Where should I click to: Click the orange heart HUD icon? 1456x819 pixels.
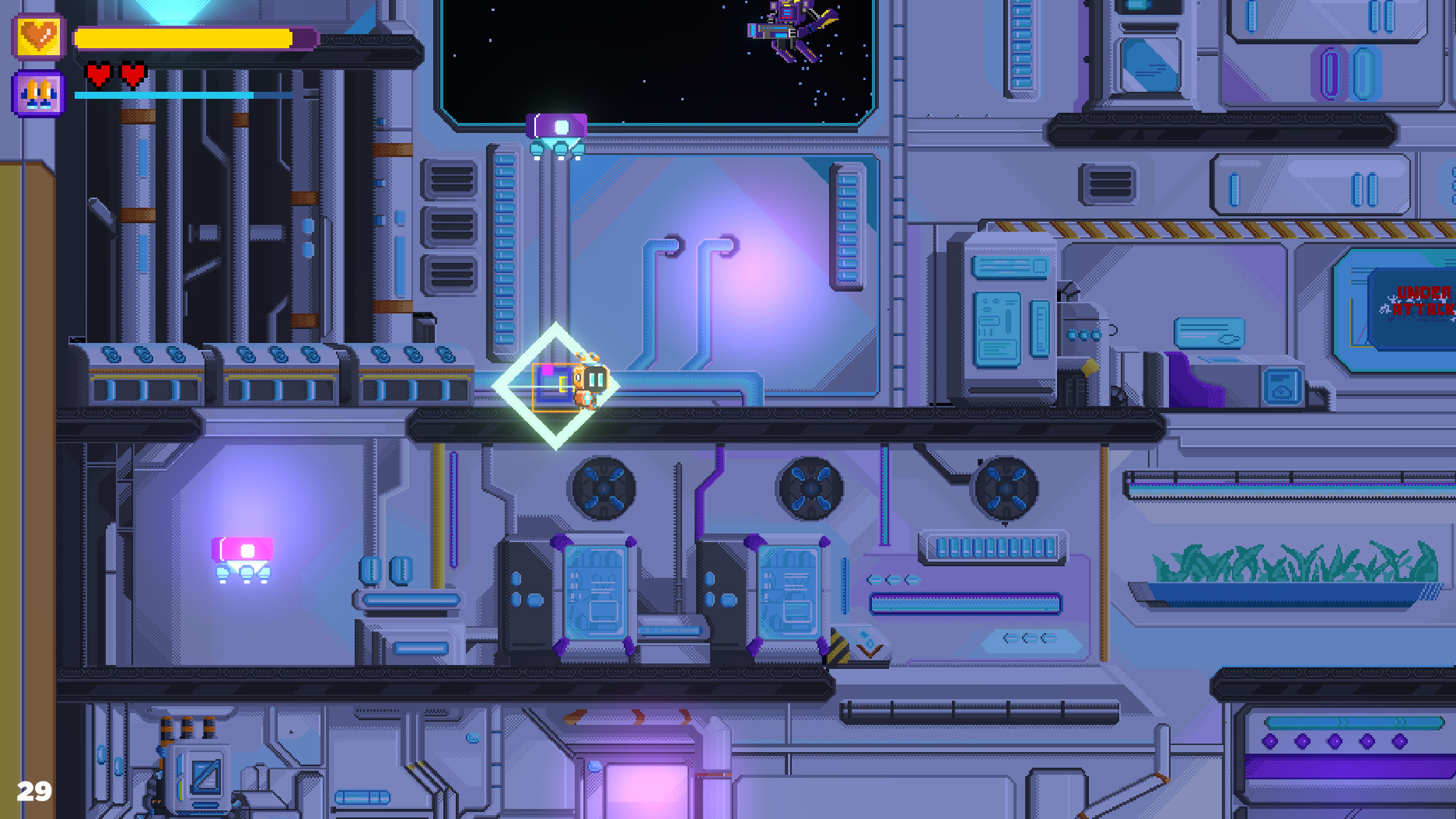[40, 35]
